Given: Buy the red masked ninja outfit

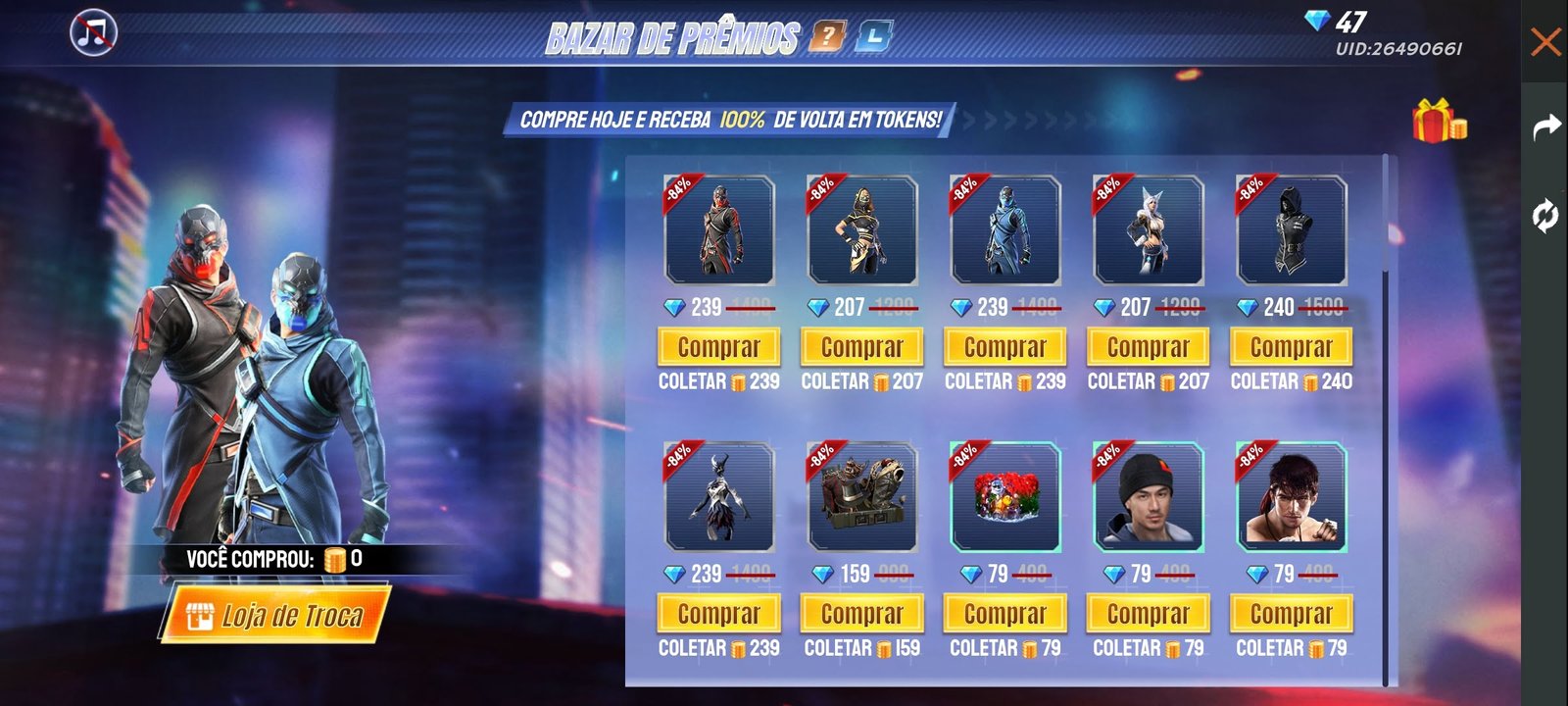Looking at the screenshot, I should point(718,347).
